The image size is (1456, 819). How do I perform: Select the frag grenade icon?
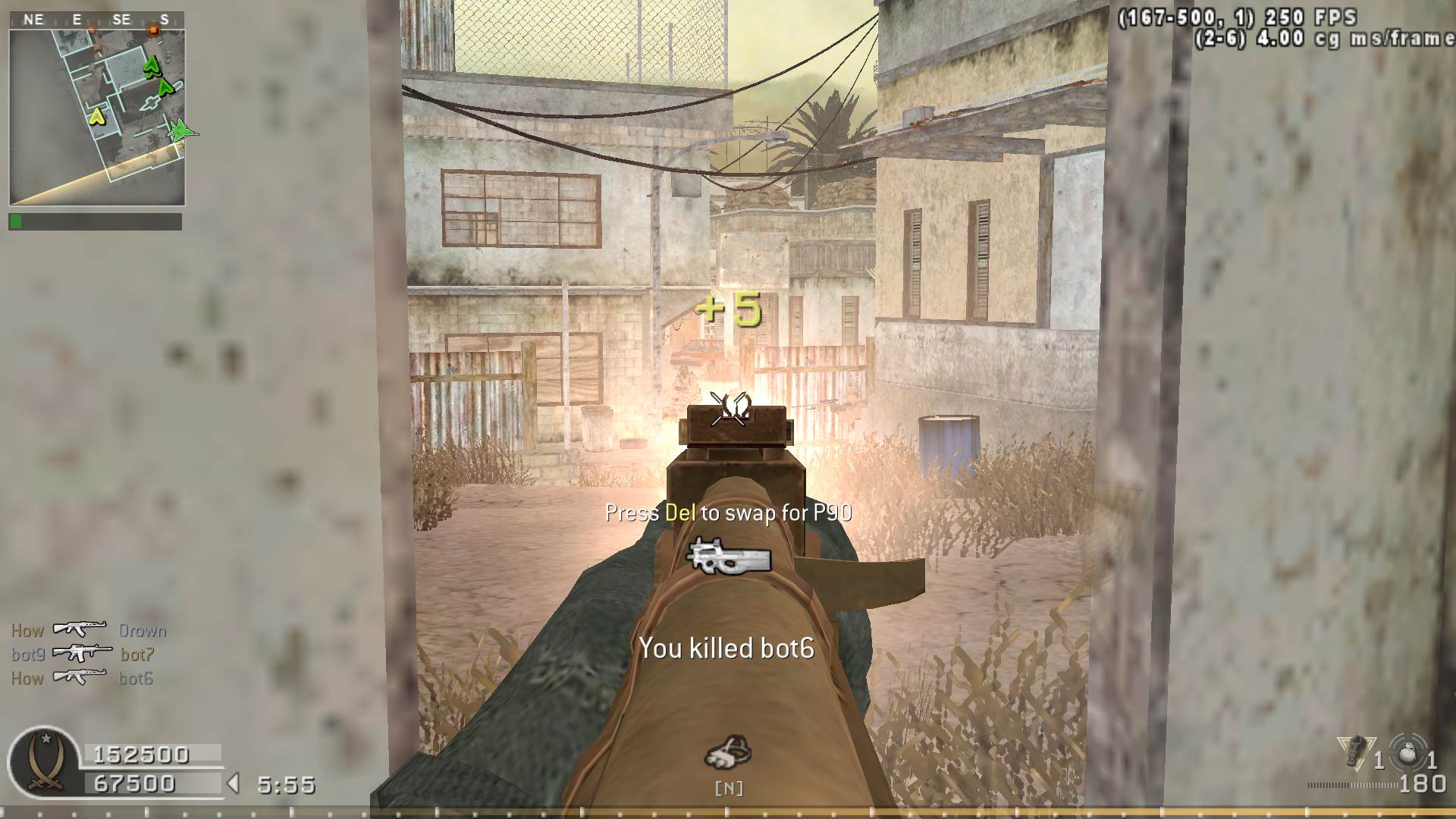coord(1409,753)
